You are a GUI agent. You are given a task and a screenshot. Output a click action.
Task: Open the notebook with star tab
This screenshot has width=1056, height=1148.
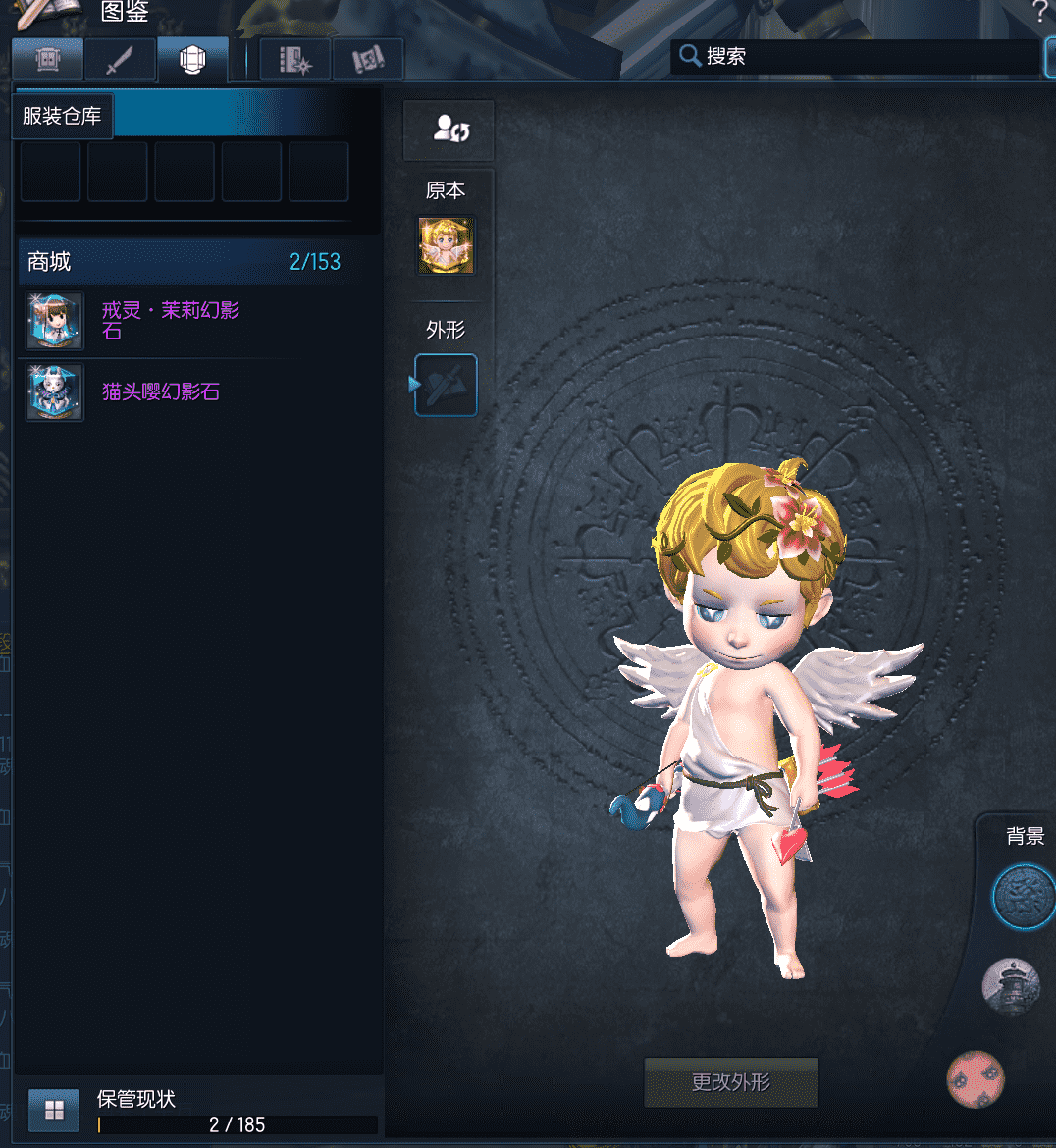[x=294, y=61]
